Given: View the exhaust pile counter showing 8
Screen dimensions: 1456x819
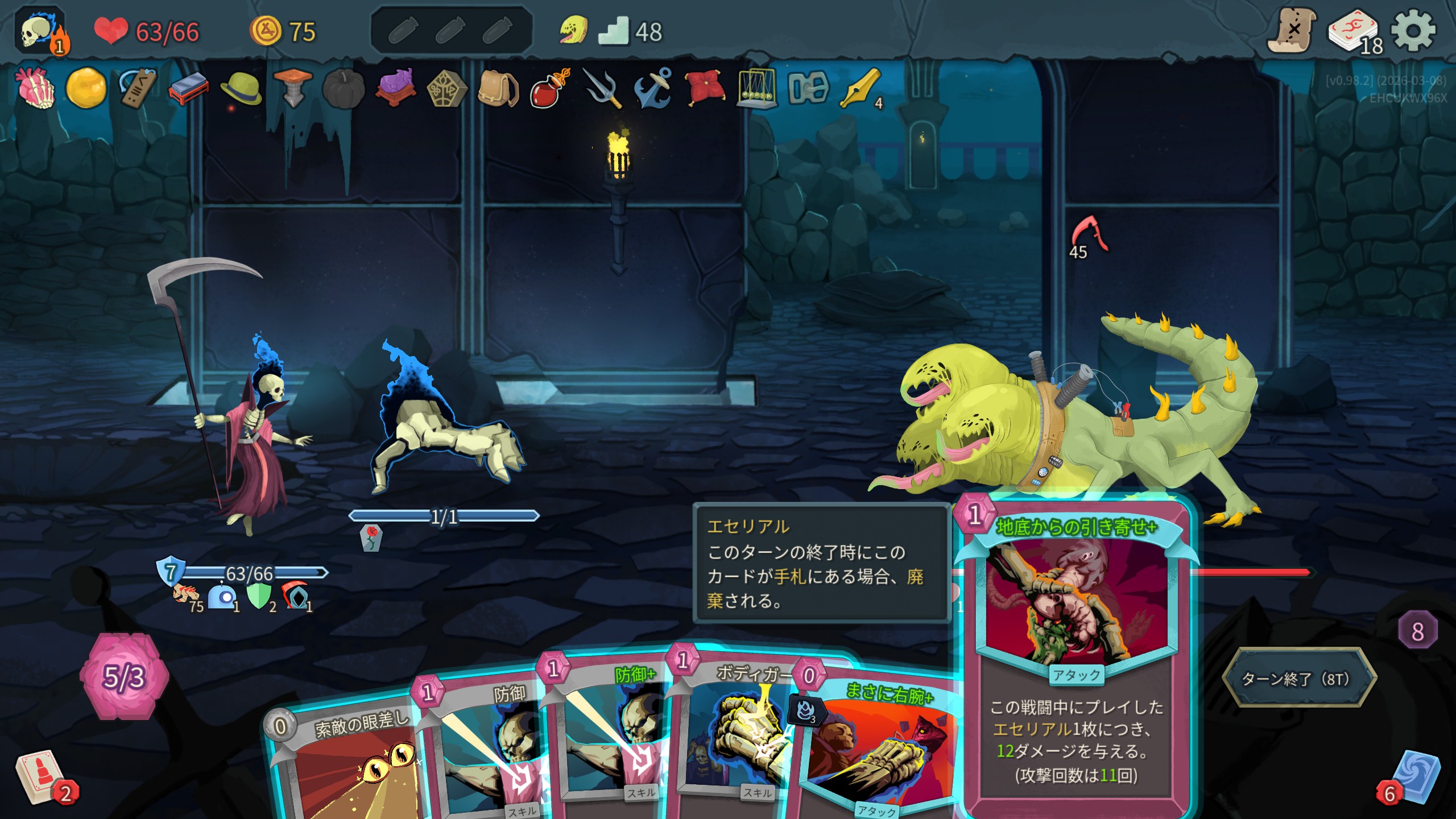Looking at the screenshot, I should [x=1417, y=631].
